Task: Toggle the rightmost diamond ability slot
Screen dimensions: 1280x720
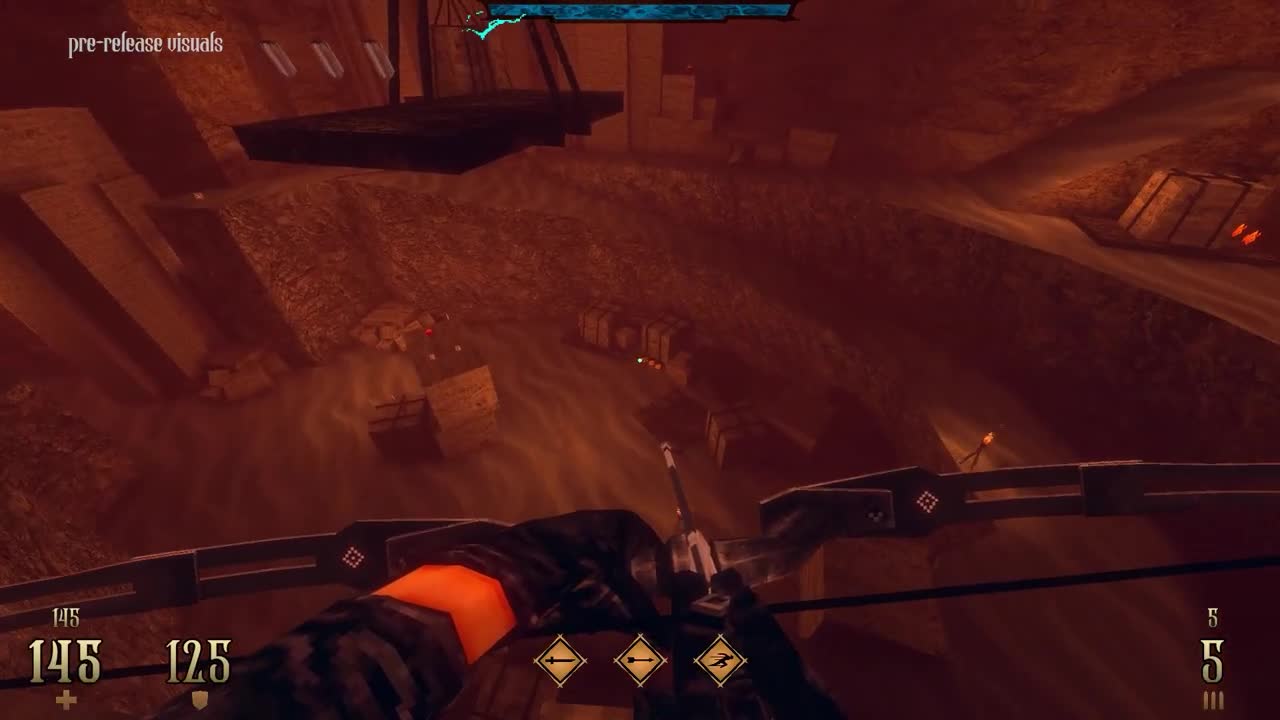Action: click(x=722, y=660)
